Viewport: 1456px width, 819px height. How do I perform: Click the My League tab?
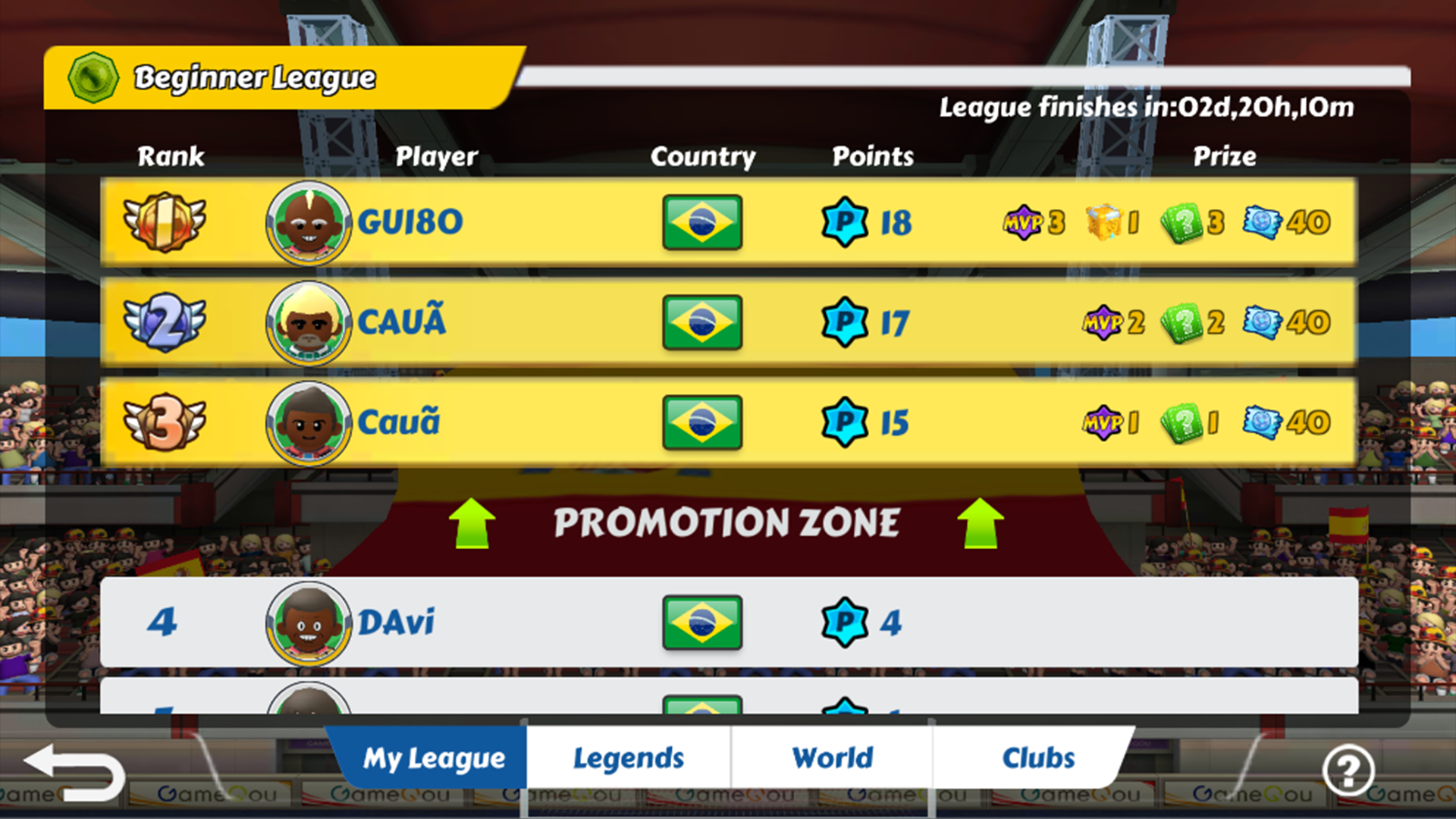click(x=432, y=757)
